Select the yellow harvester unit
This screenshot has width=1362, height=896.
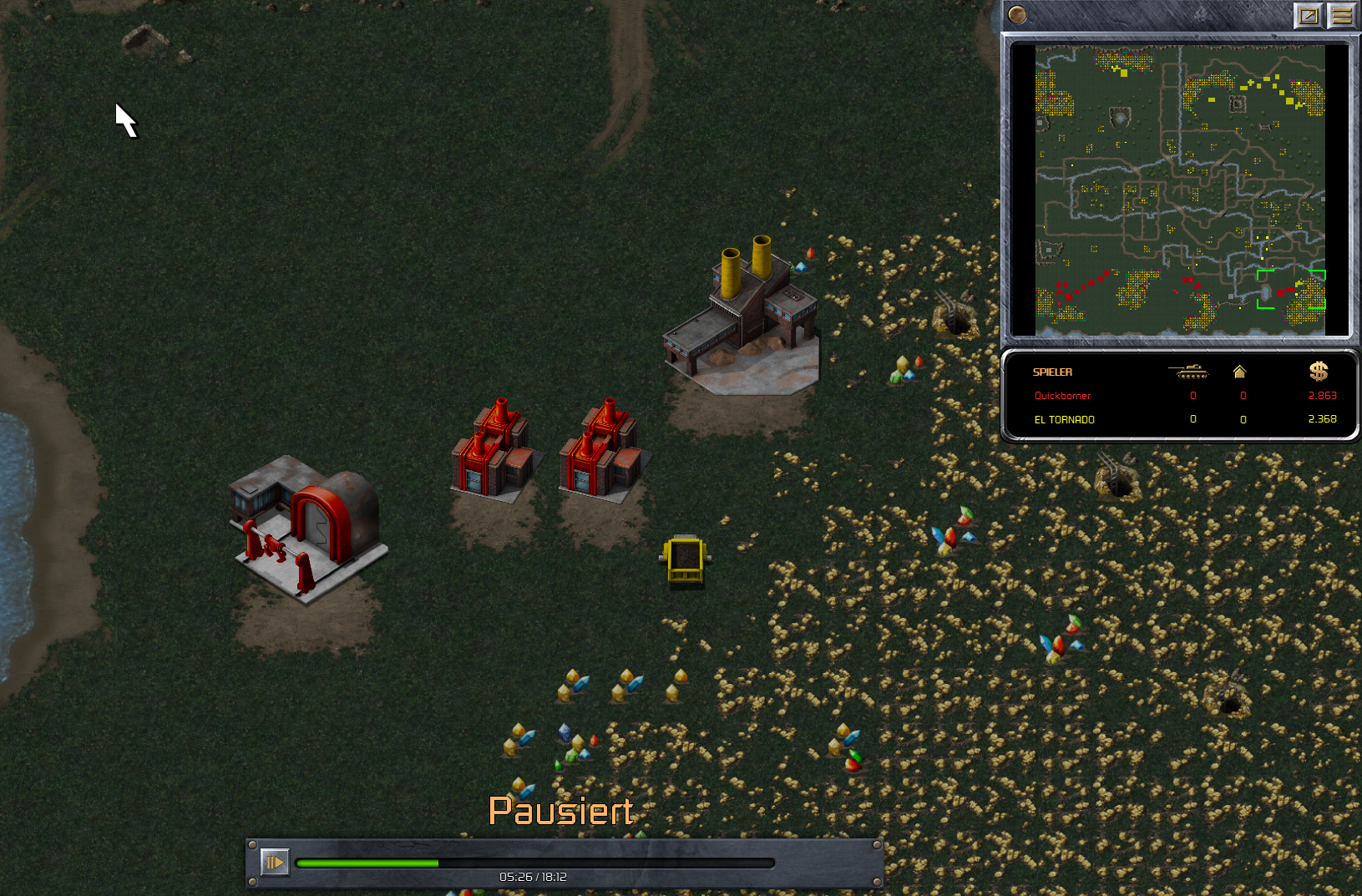coord(685,559)
